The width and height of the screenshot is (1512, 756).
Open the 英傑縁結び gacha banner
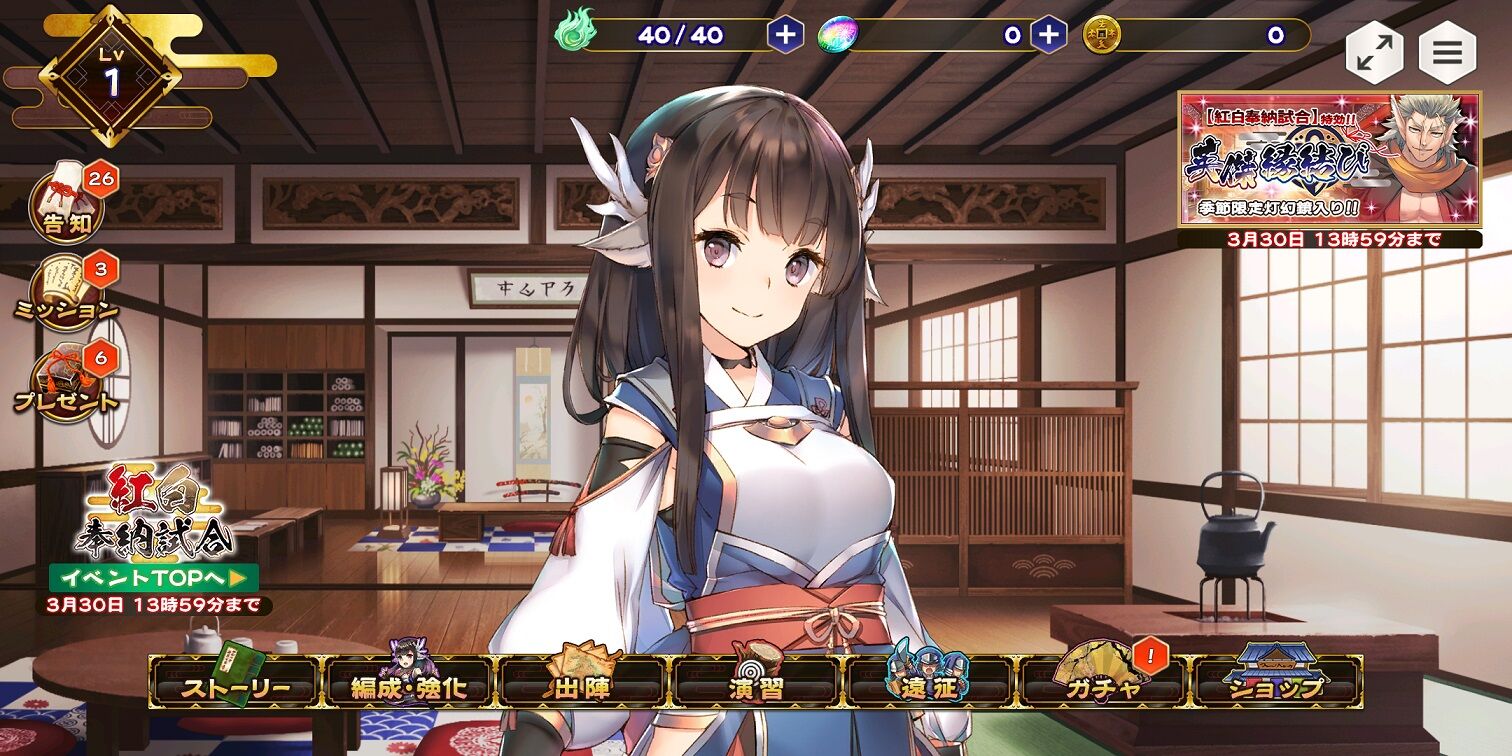click(x=1329, y=159)
